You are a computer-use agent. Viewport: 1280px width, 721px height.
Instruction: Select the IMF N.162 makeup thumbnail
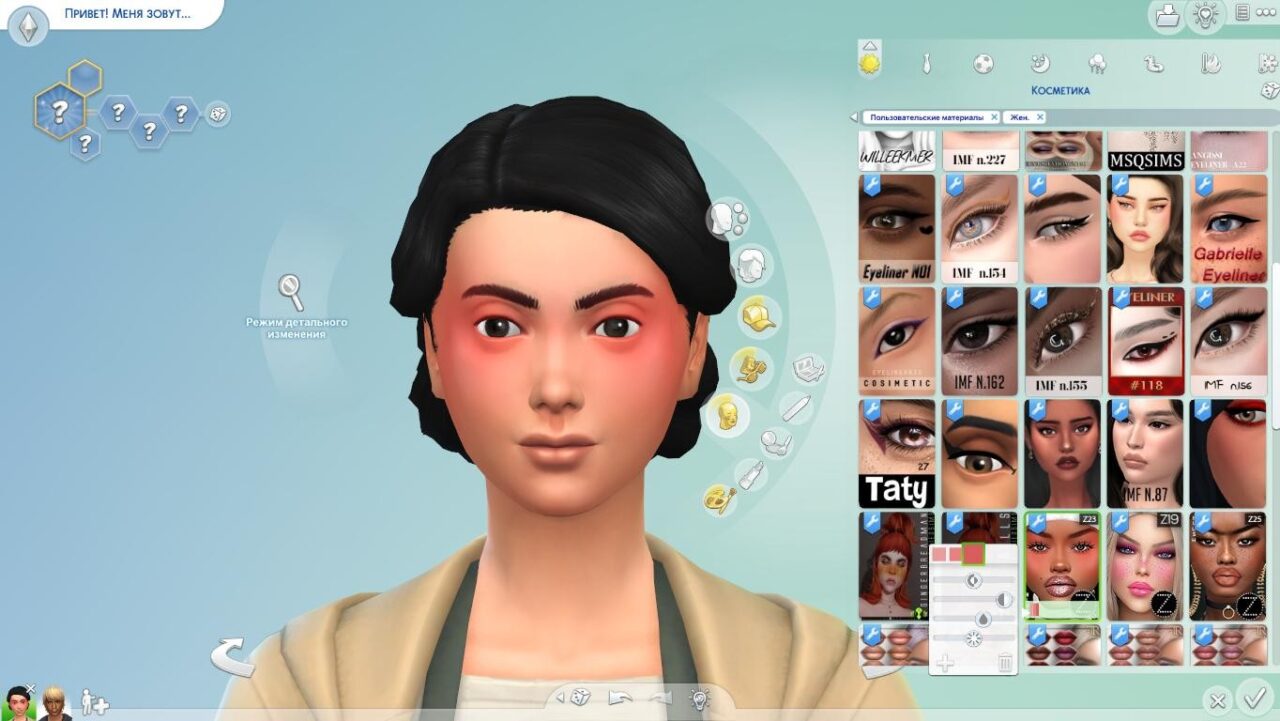point(979,341)
